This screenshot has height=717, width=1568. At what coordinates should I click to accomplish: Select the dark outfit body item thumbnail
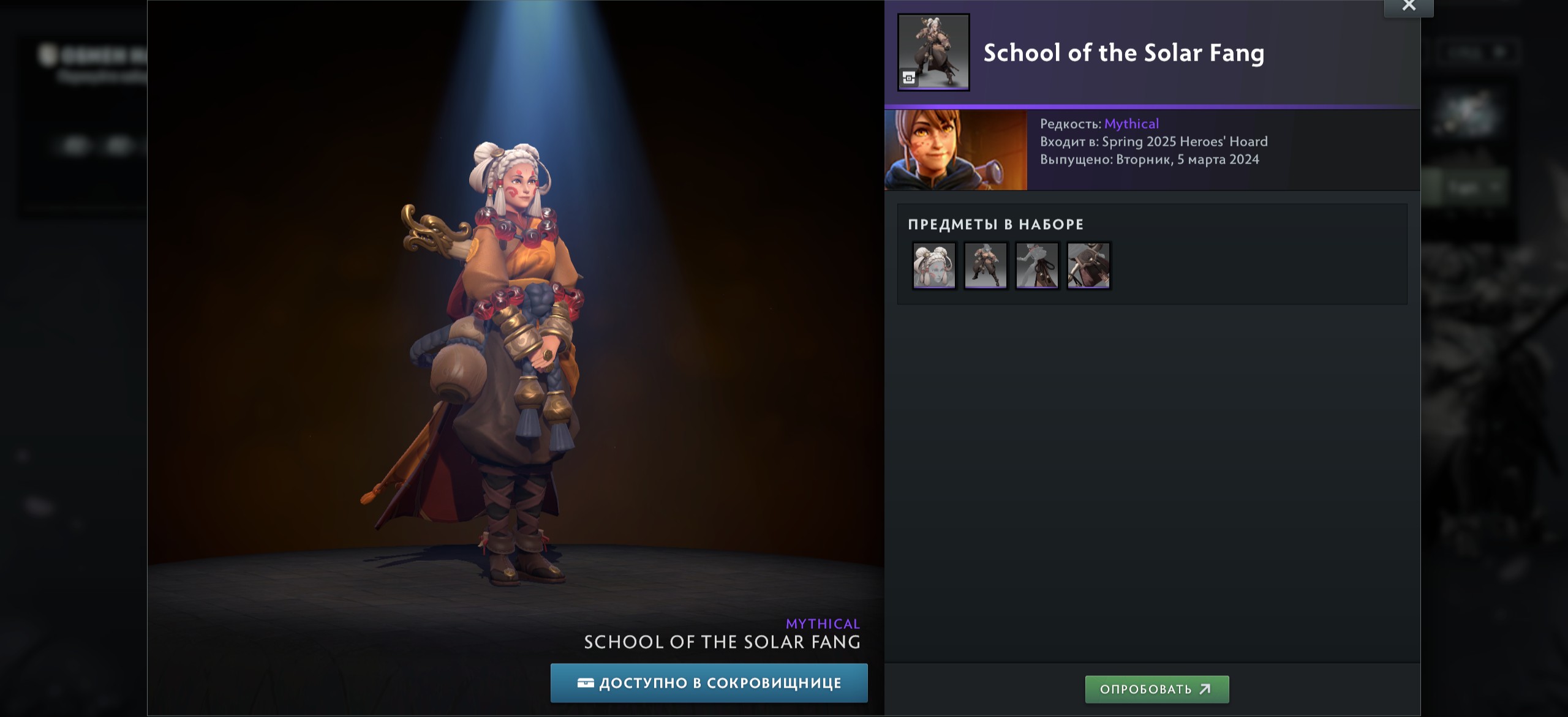pyautogui.click(x=986, y=266)
